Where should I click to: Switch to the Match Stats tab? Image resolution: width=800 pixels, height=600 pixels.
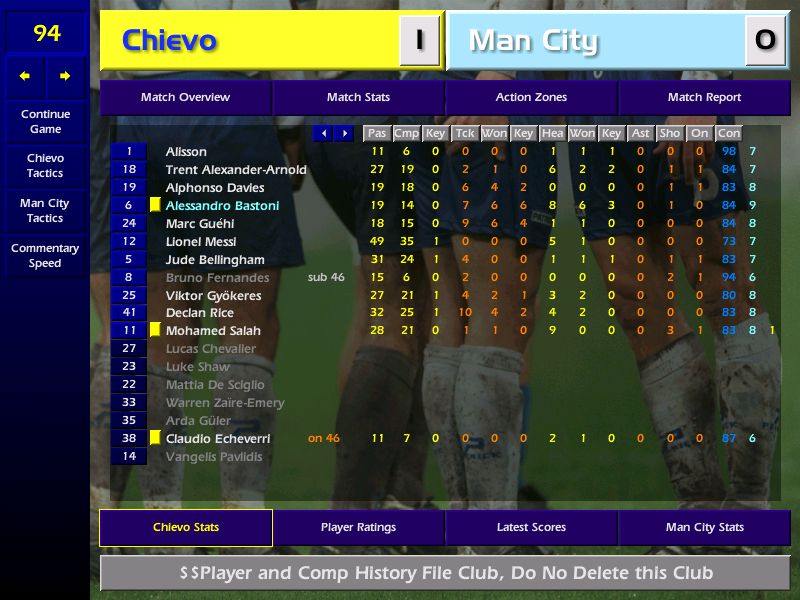[x=358, y=97]
